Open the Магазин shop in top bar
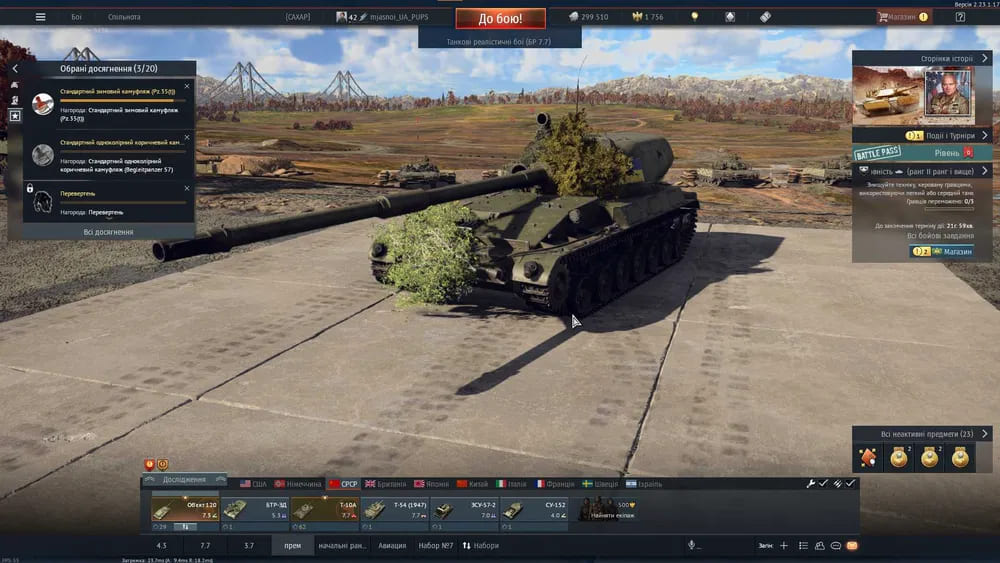Image resolution: width=1000 pixels, height=563 pixels. [902, 17]
